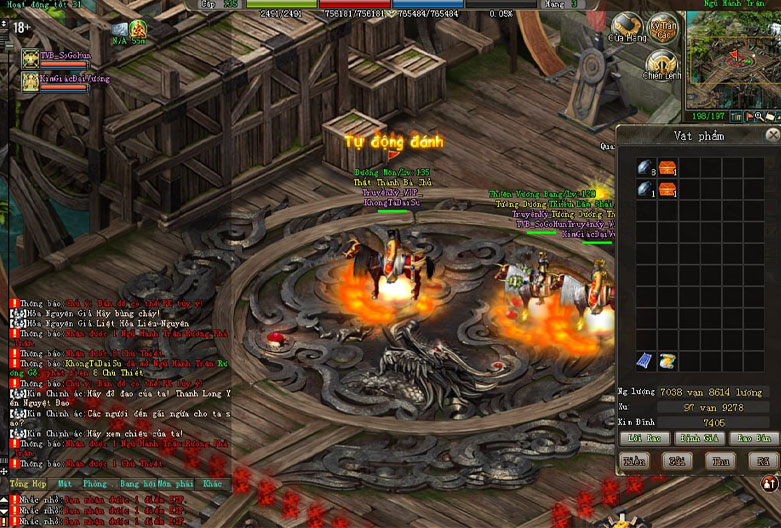Click the Rã button in inventory

[762, 462]
